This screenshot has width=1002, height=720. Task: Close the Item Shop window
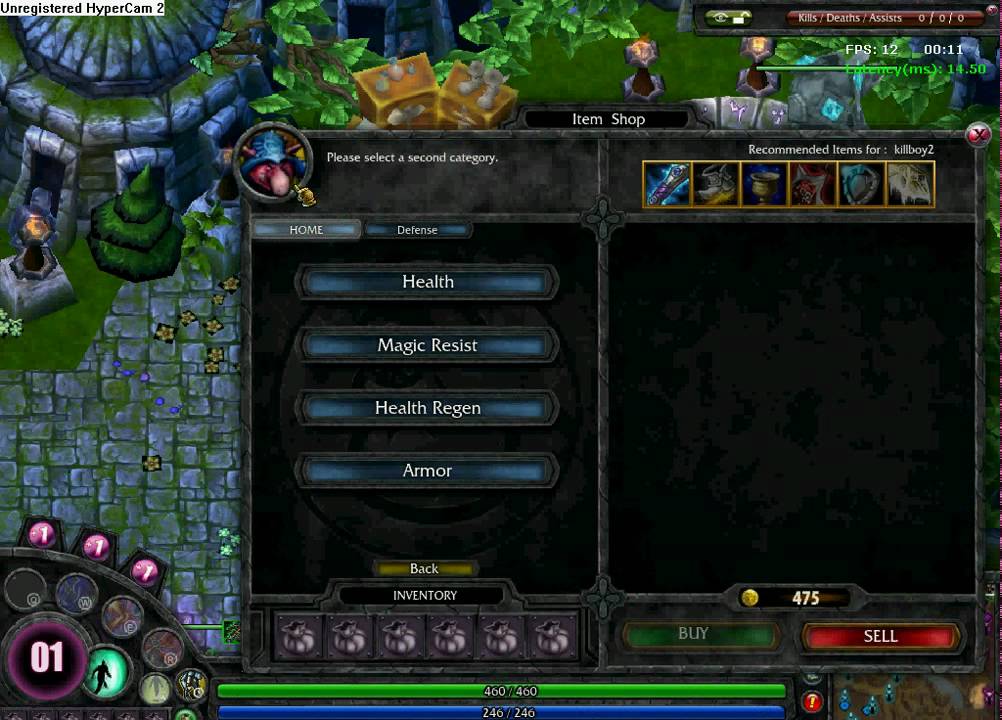click(x=977, y=135)
